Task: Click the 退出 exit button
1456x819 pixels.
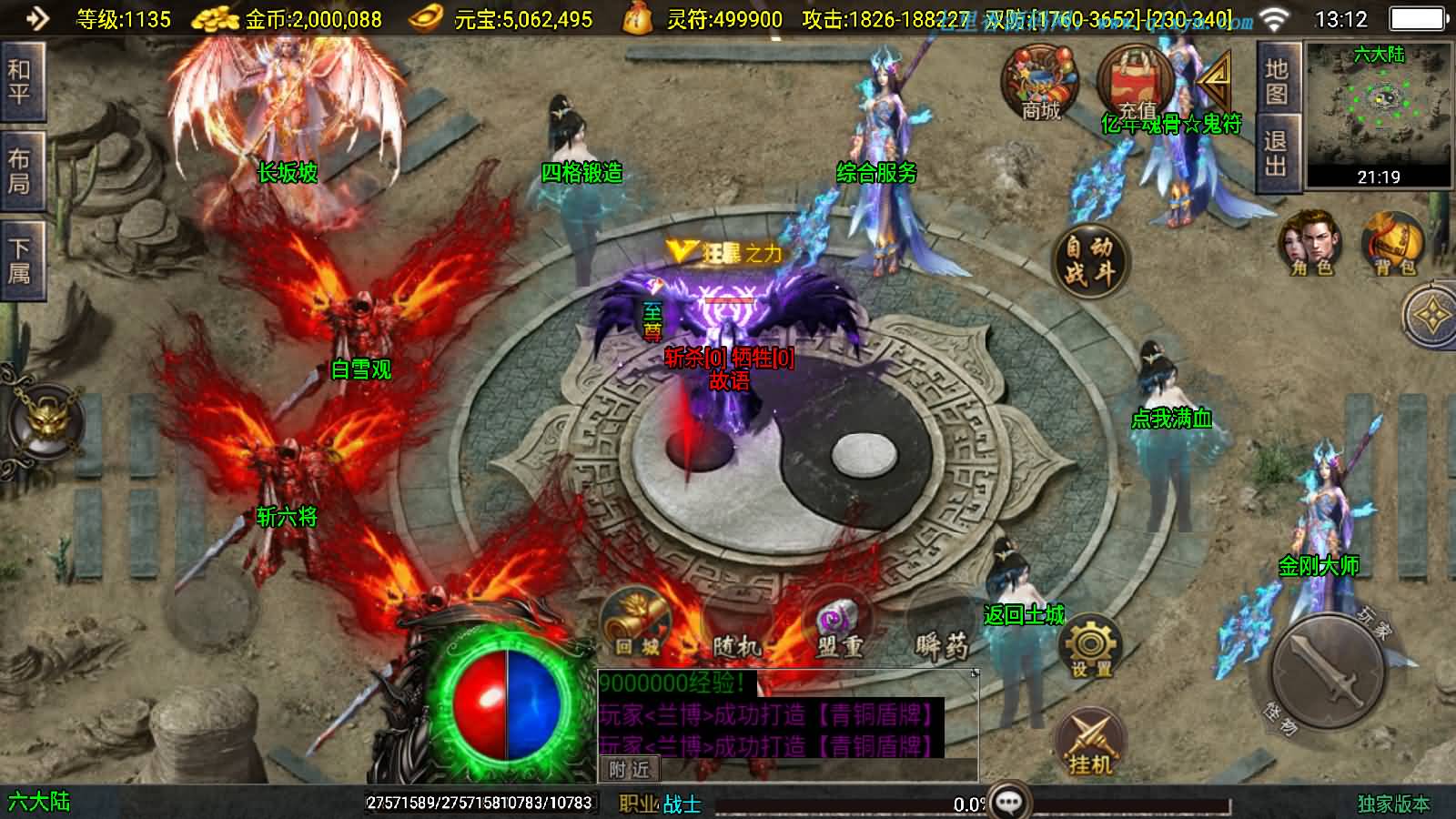Action: click(x=1277, y=153)
